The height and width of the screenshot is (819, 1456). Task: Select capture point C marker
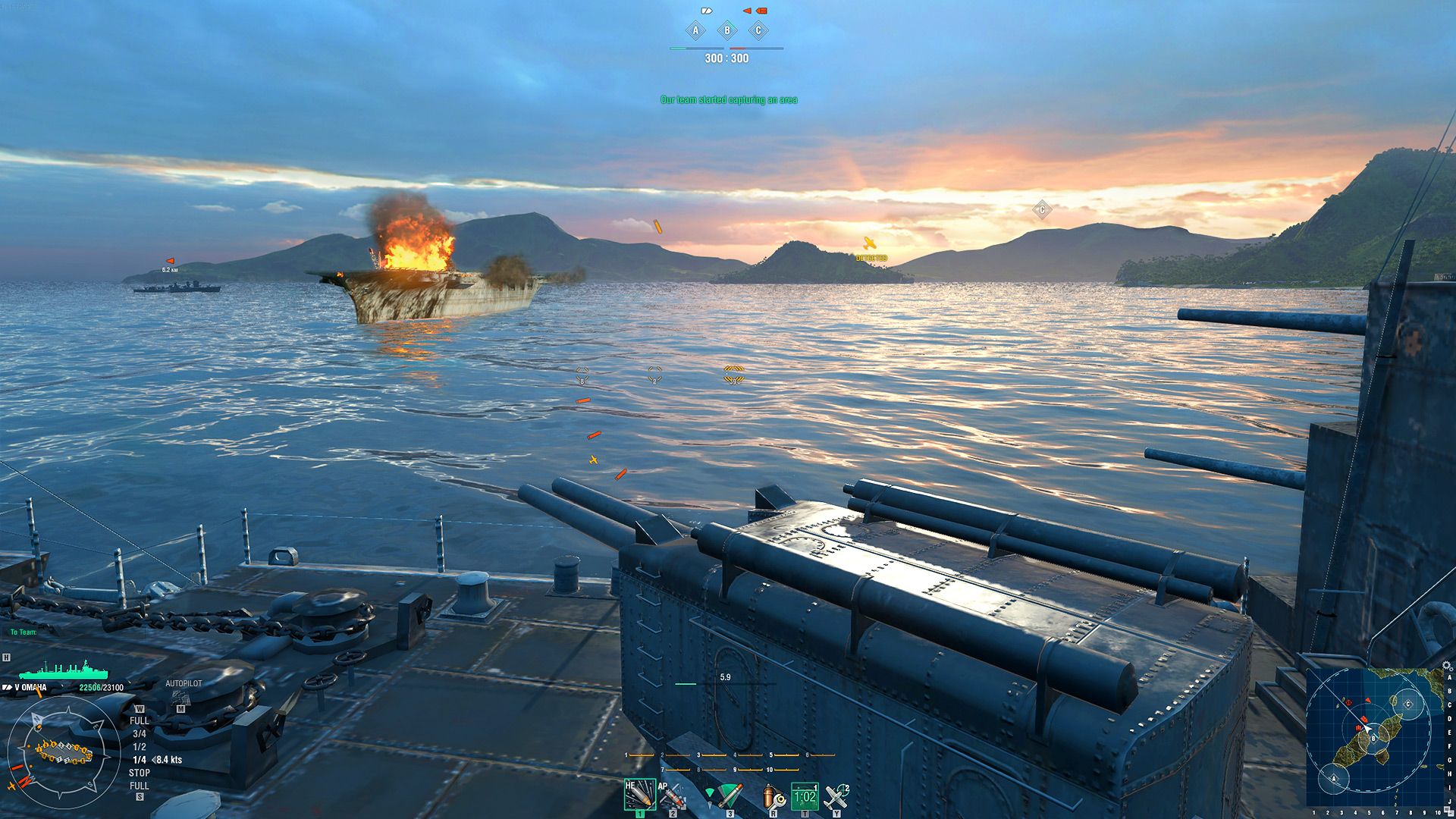pos(758,30)
